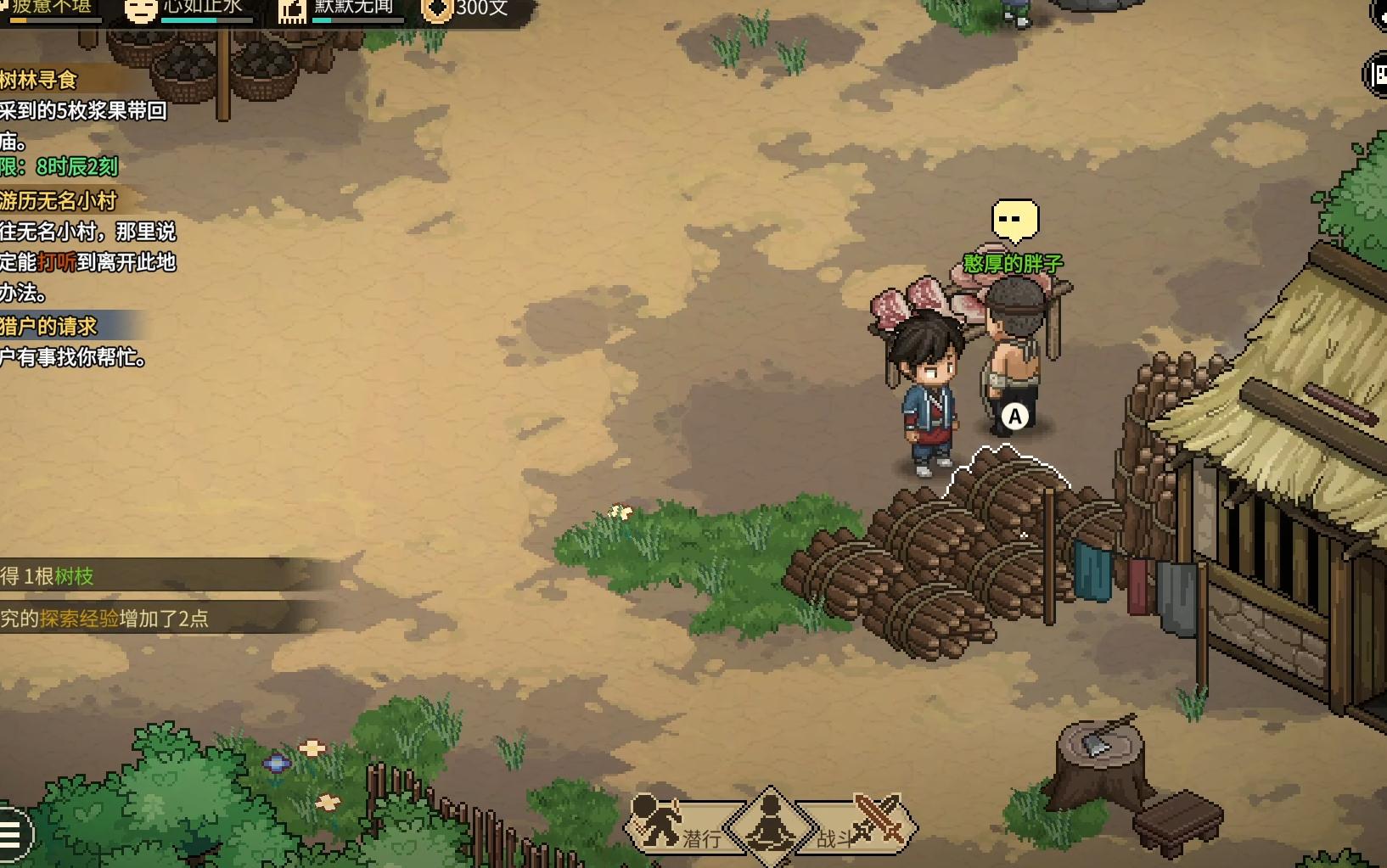
Task: Select the 游历无名小村 quest tracker entry
Action: tap(59, 201)
